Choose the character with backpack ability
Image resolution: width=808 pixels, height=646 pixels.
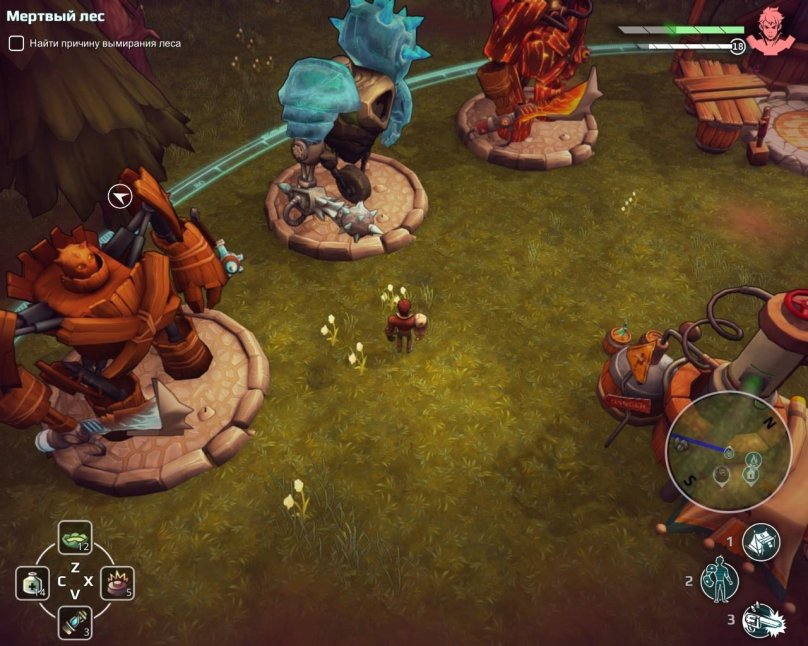click(x=719, y=581)
